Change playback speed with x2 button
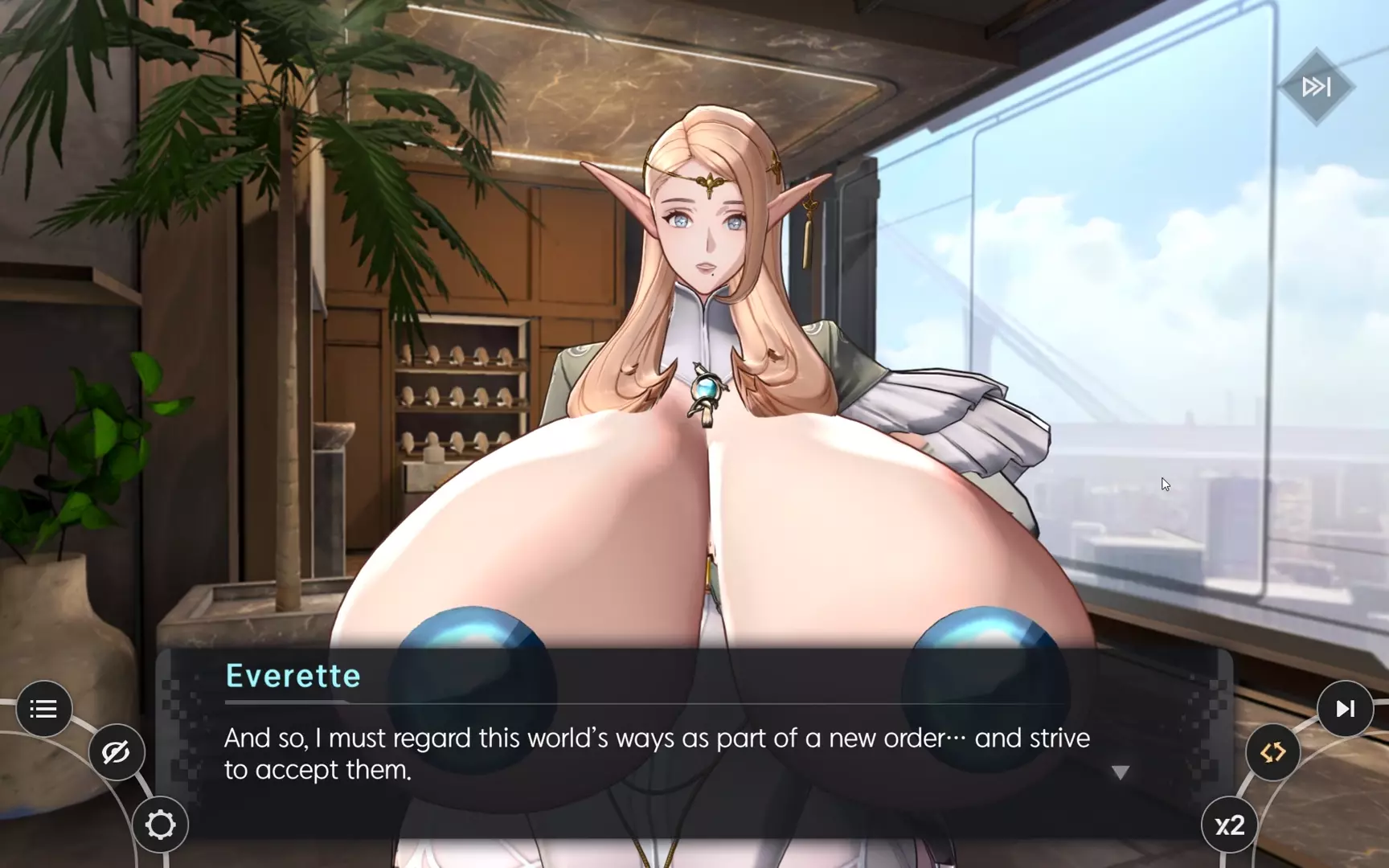The width and height of the screenshot is (1389, 868). [1229, 825]
